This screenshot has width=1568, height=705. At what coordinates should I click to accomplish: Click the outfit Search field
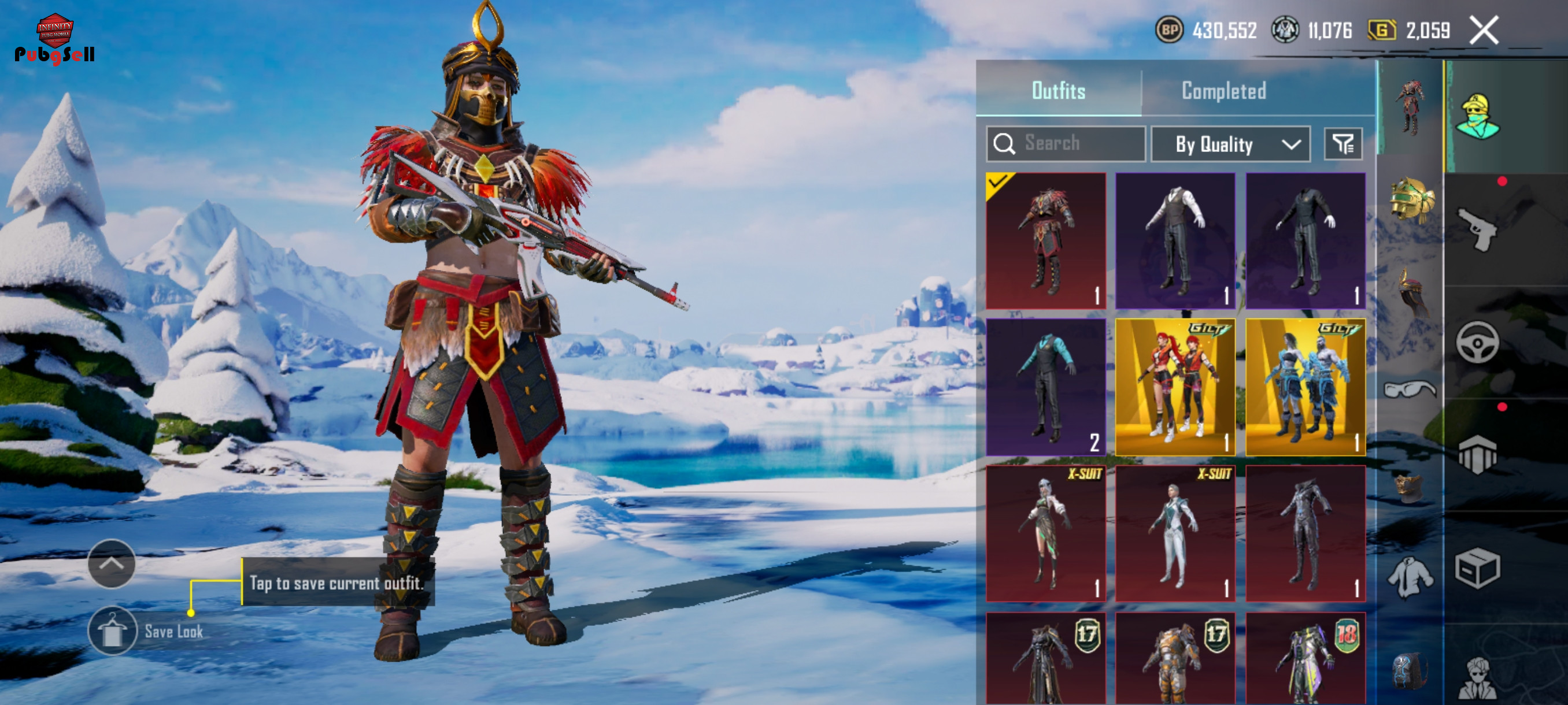pos(1066,143)
